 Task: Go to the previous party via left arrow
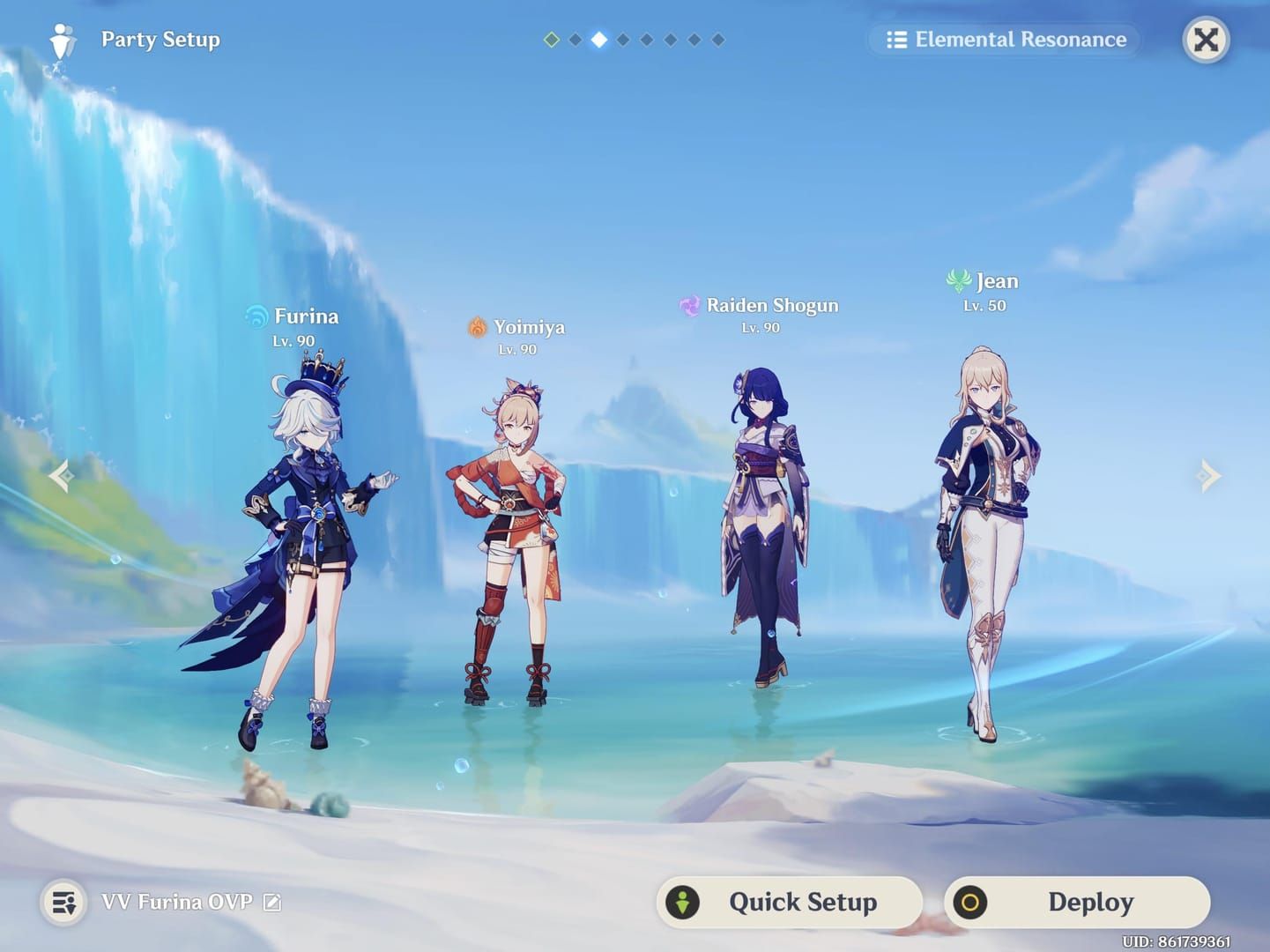[60, 476]
